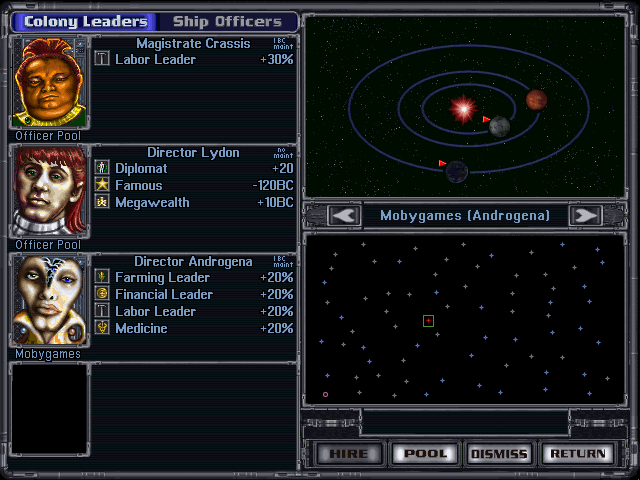Pick Director Androgena's portrait

pyautogui.click(x=47, y=299)
